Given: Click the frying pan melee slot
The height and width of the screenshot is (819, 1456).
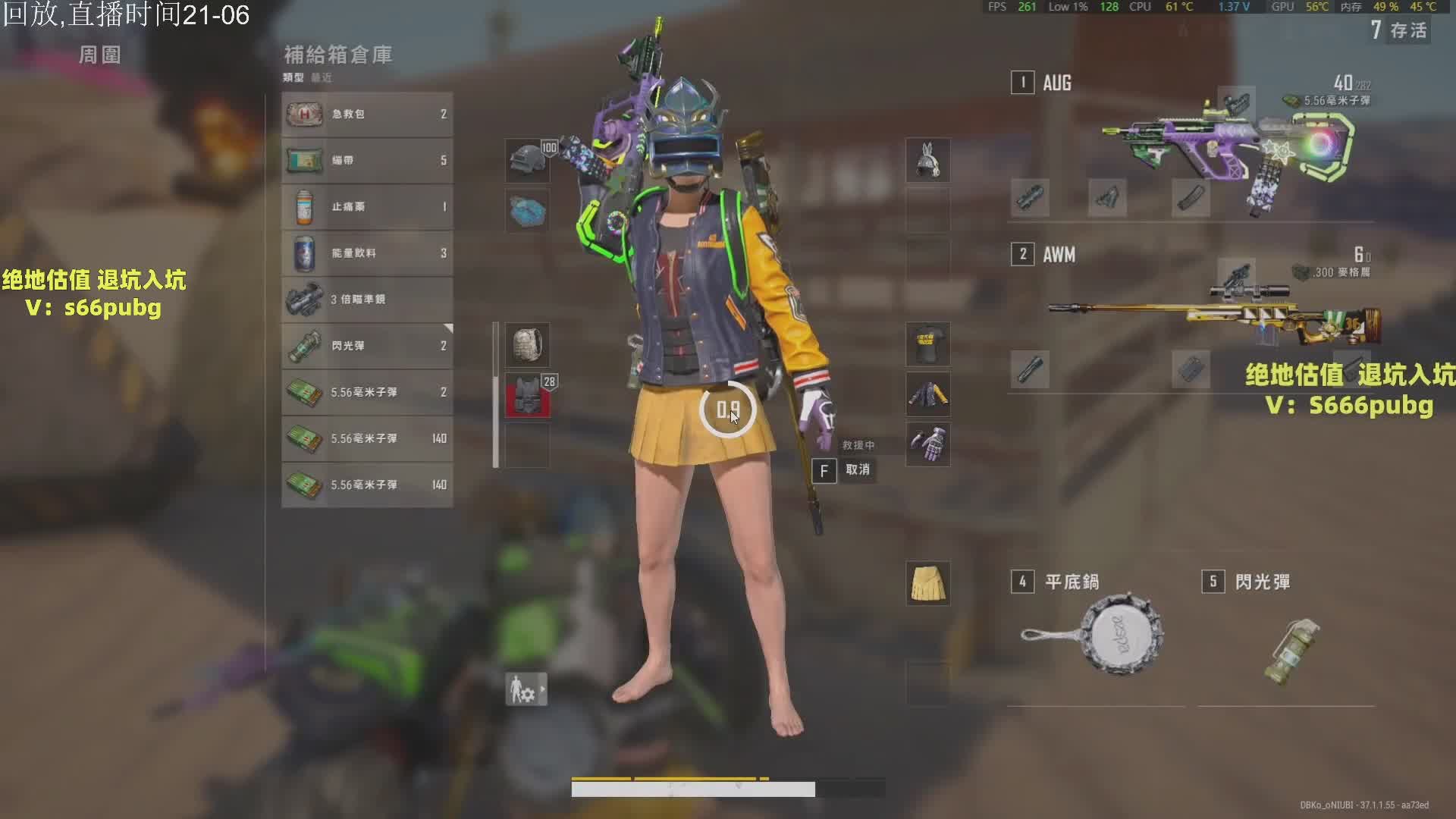Looking at the screenshot, I should point(1094,633).
